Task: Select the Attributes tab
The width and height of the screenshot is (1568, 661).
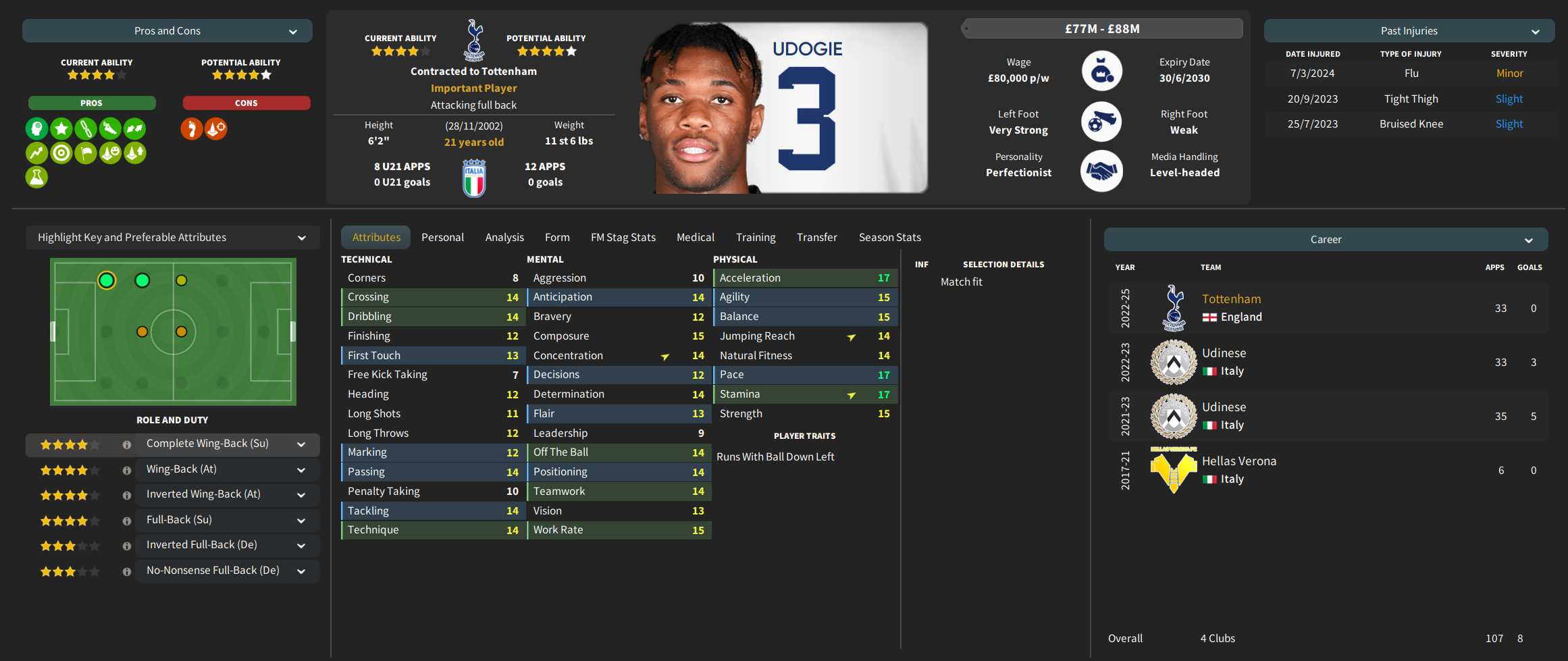Action: click(x=376, y=238)
